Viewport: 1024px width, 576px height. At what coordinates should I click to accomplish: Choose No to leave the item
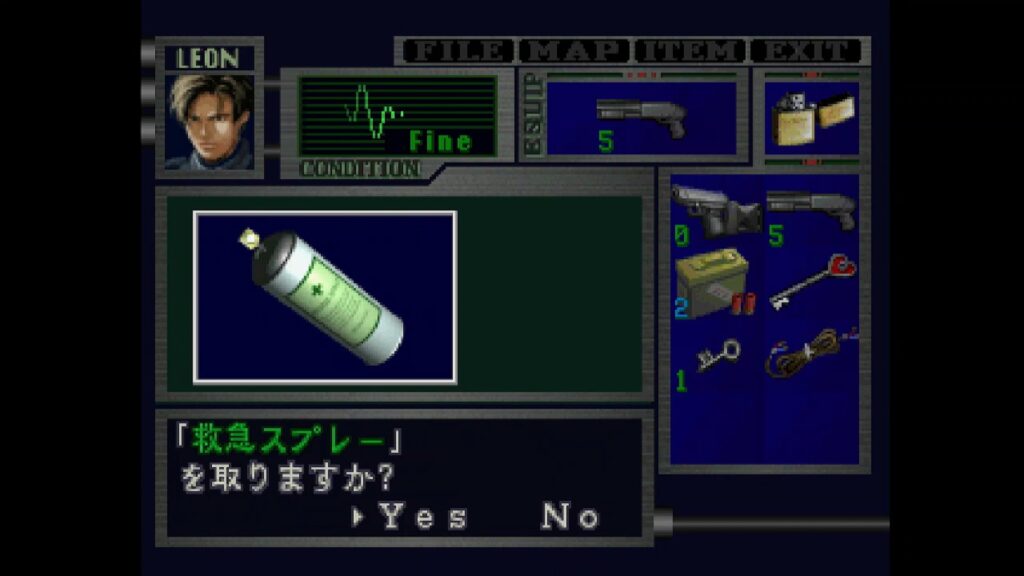[570, 517]
